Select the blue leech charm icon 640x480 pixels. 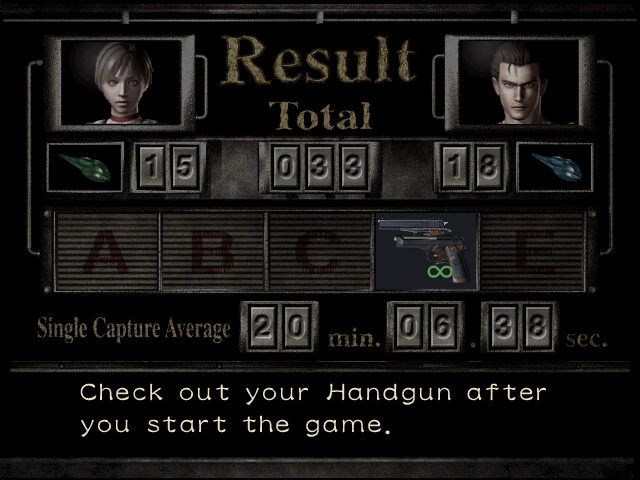[x=554, y=166]
